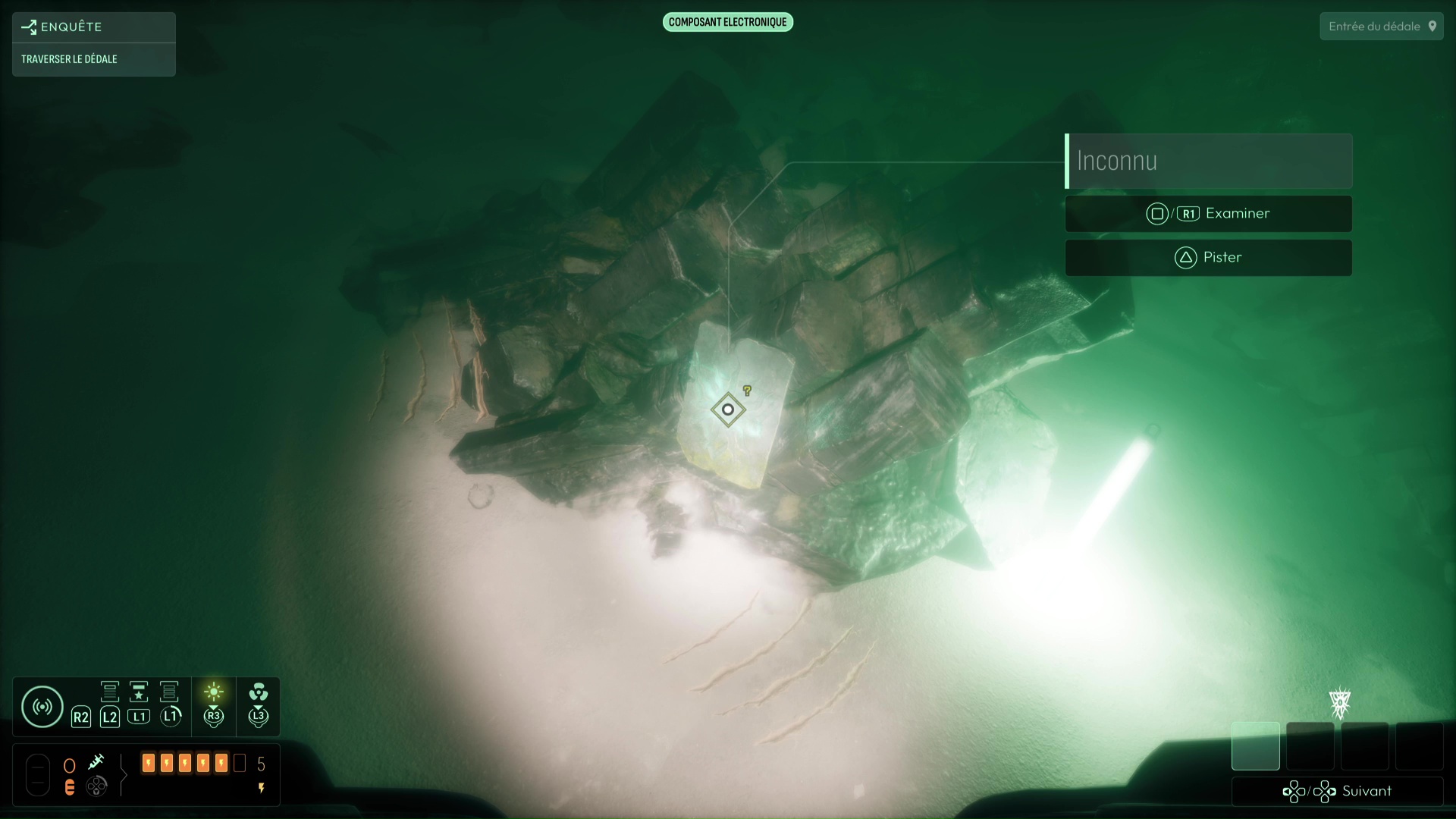Screen dimensions: 1456x819
Task: Select the sonar ping icon
Action: pyautogui.click(x=42, y=706)
